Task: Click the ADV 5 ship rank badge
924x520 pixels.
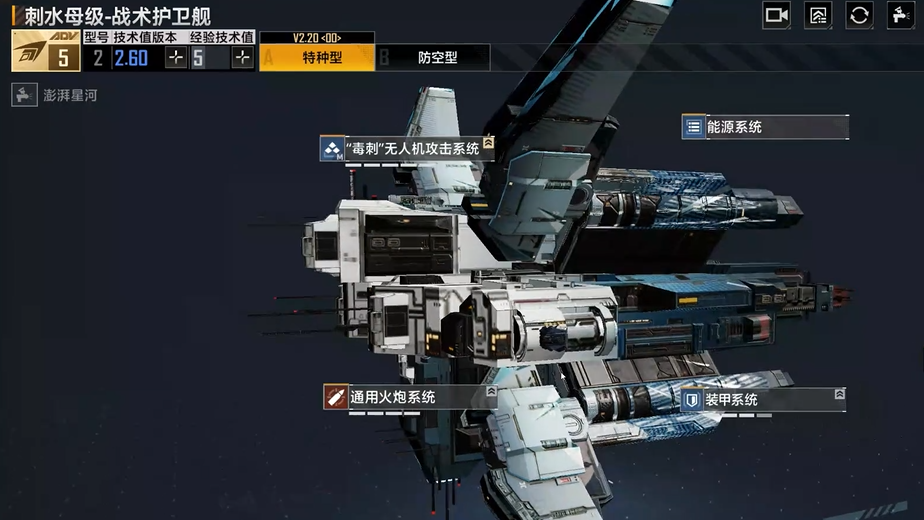Action: 46,51
